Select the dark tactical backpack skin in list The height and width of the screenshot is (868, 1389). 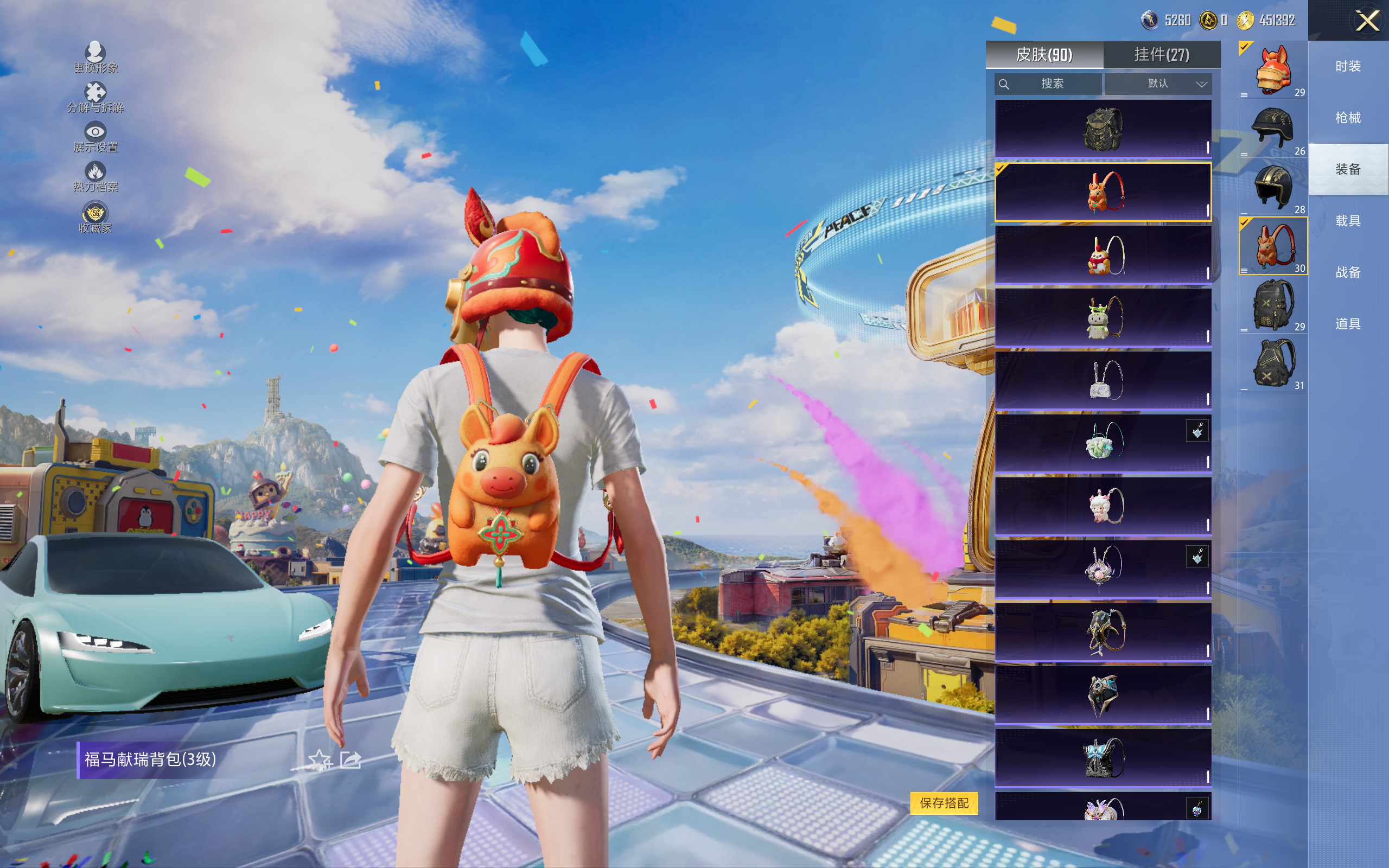click(1103, 129)
